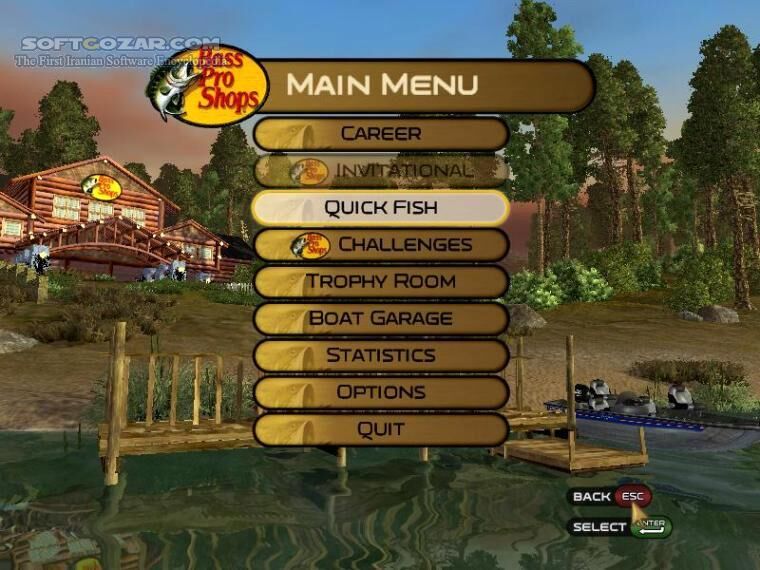This screenshot has height=570, width=760.
Task: Enter the Trophy Room
Action: (381, 282)
